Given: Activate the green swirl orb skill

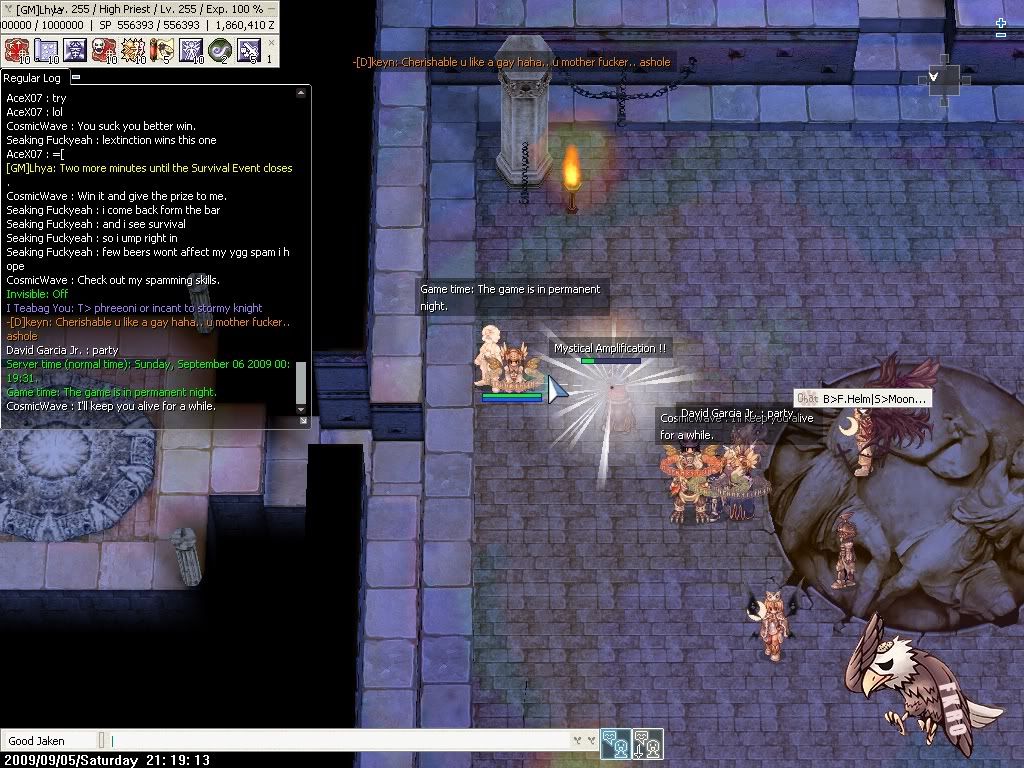Looking at the screenshot, I should pyautogui.click(x=219, y=50).
